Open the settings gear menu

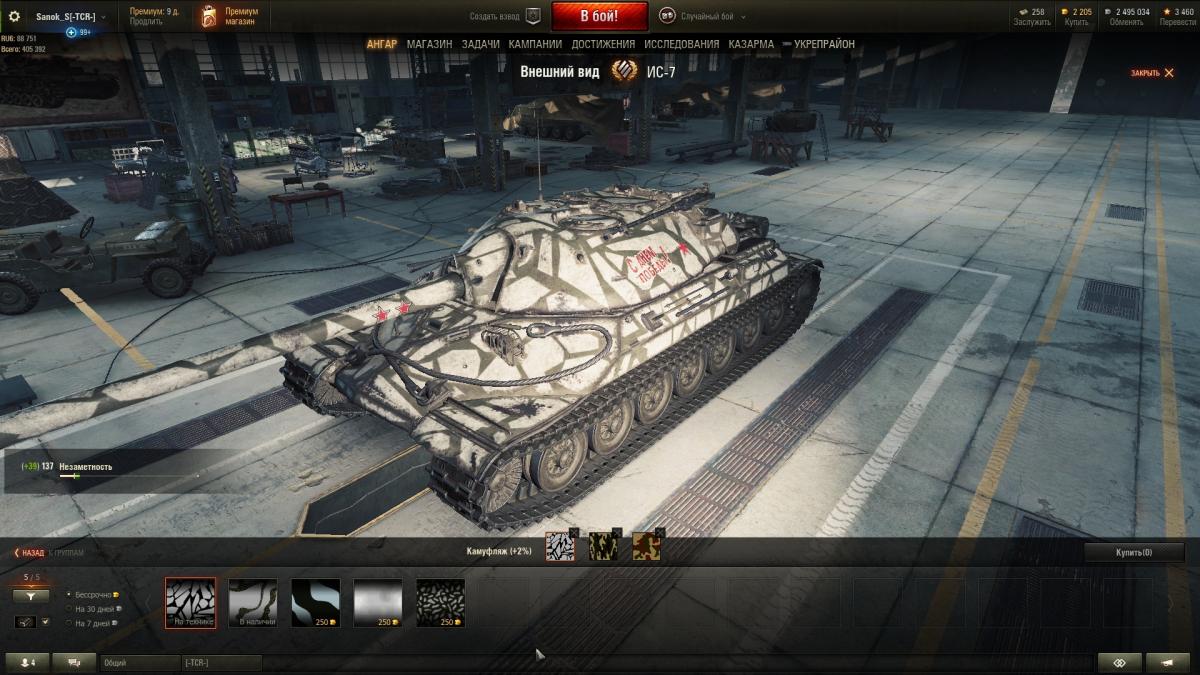[14, 16]
